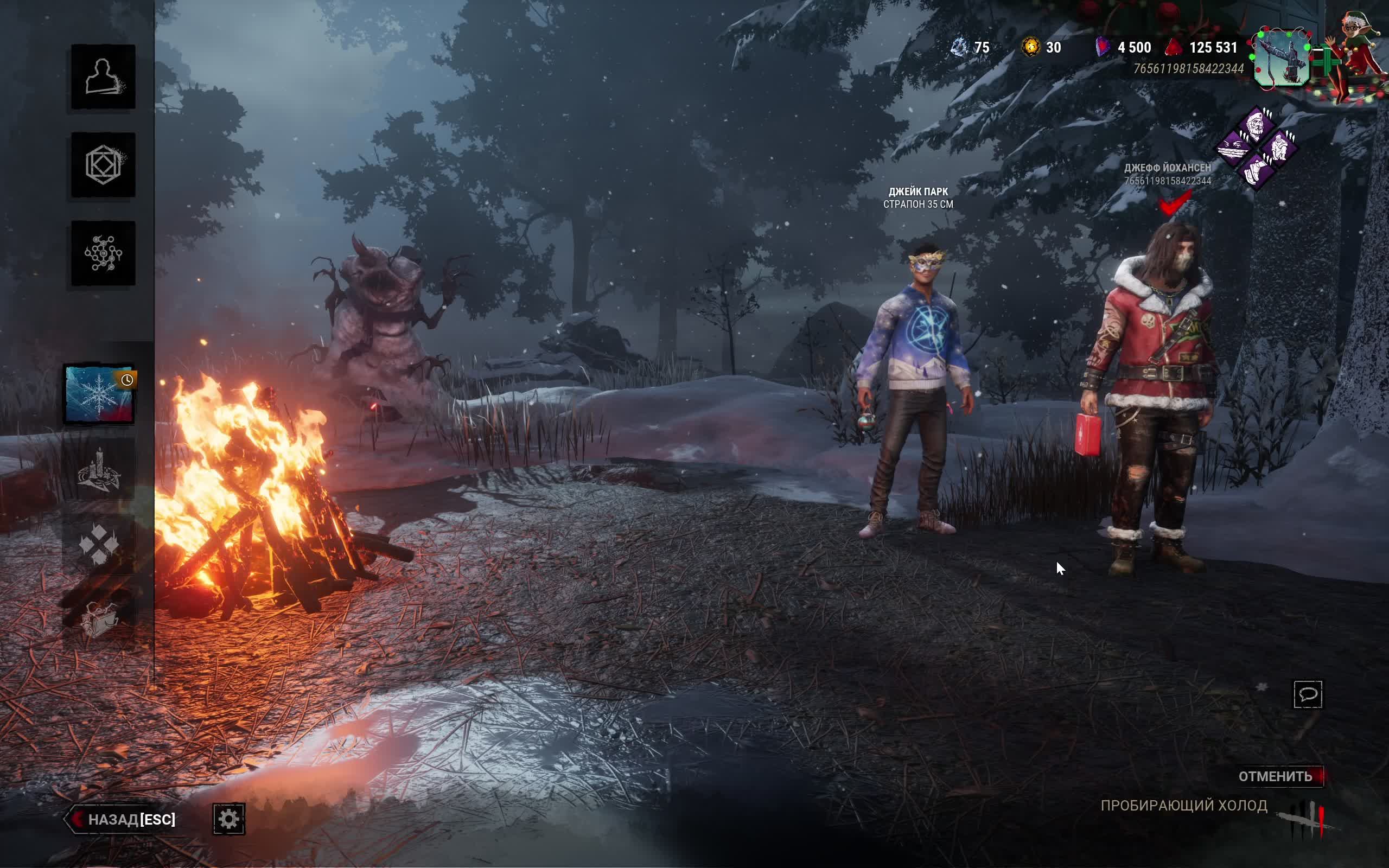Open the character selection silhouette icon
1389x868 pixels.
click(103, 77)
